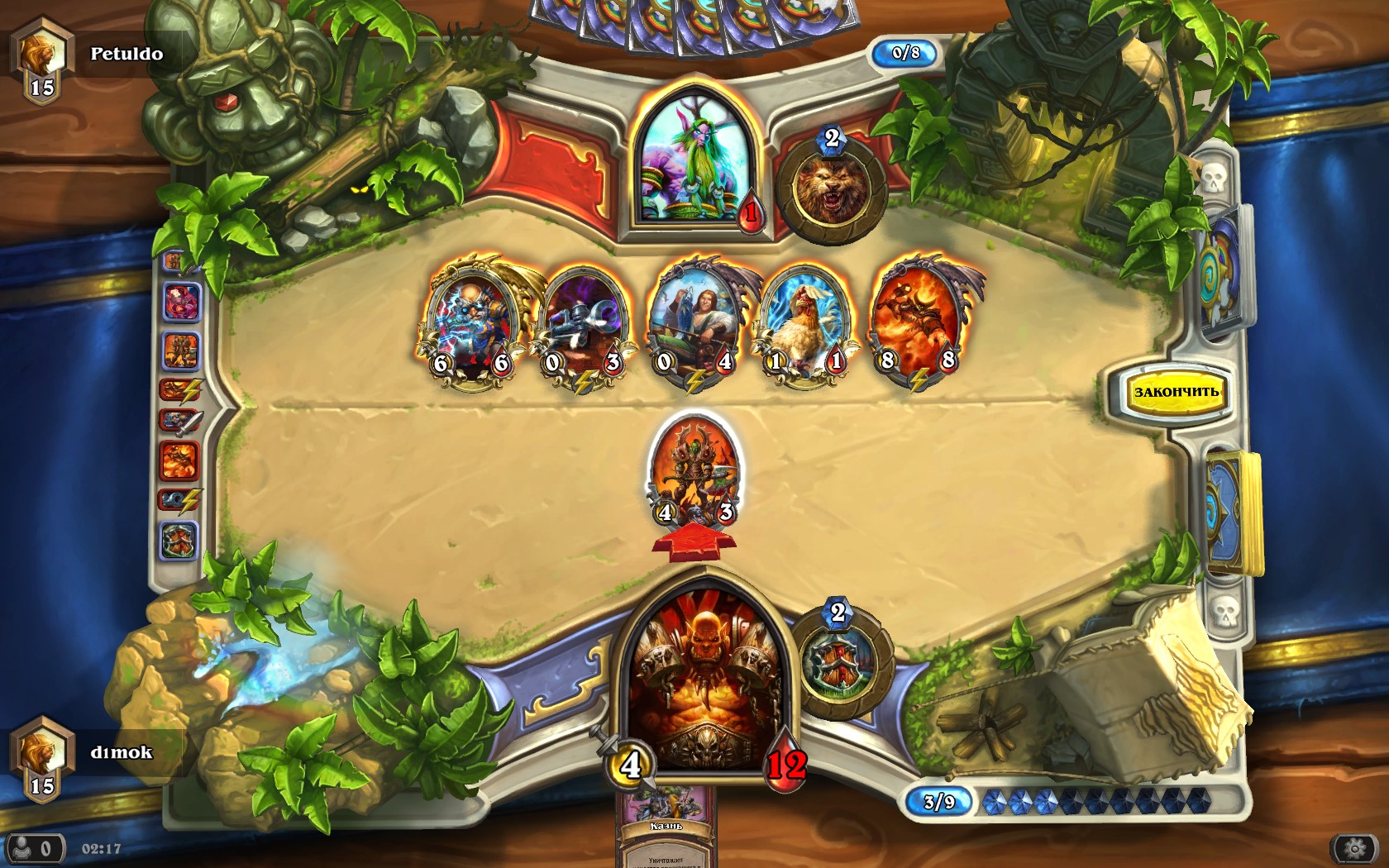Viewport: 1389px width, 868px height.
Task: Open the friends list button
Action: tap(33, 849)
